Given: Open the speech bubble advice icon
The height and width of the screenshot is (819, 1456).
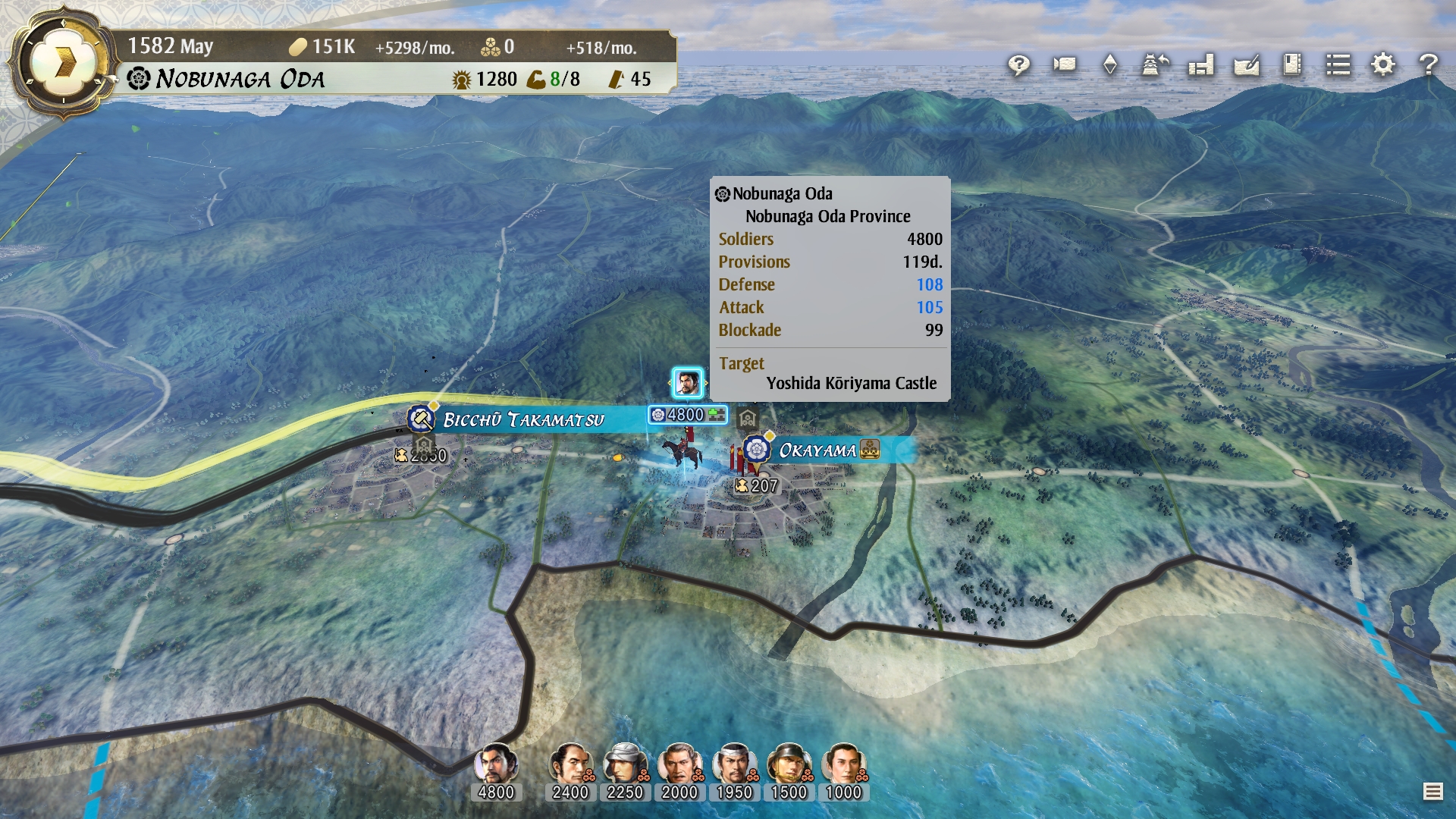Looking at the screenshot, I should pyautogui.click(x=1018, y=65).
